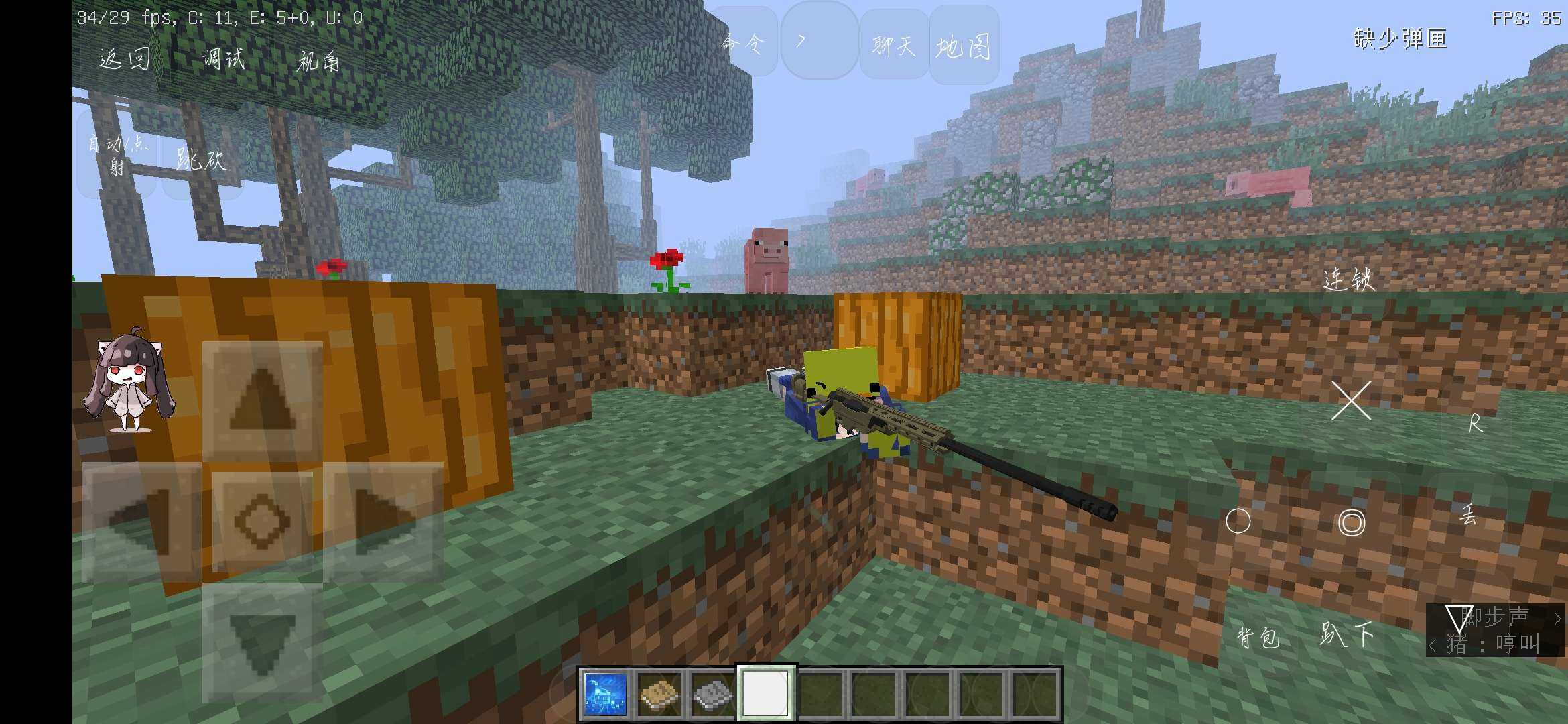The image size is (1568, 724).
Task: Activate the 跳砍 jump-slash button
Action: tap(202, 160)
